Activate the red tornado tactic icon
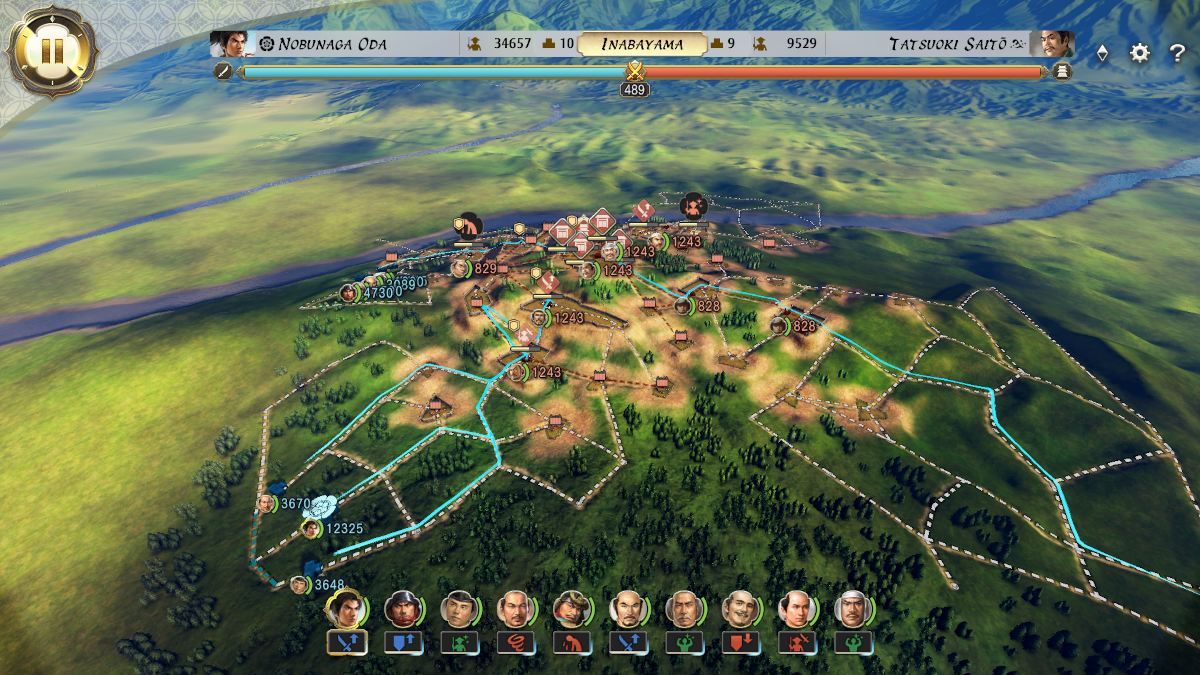This screenshot has height=675, width=1200. pyautogui.click(x=516, y=642)
